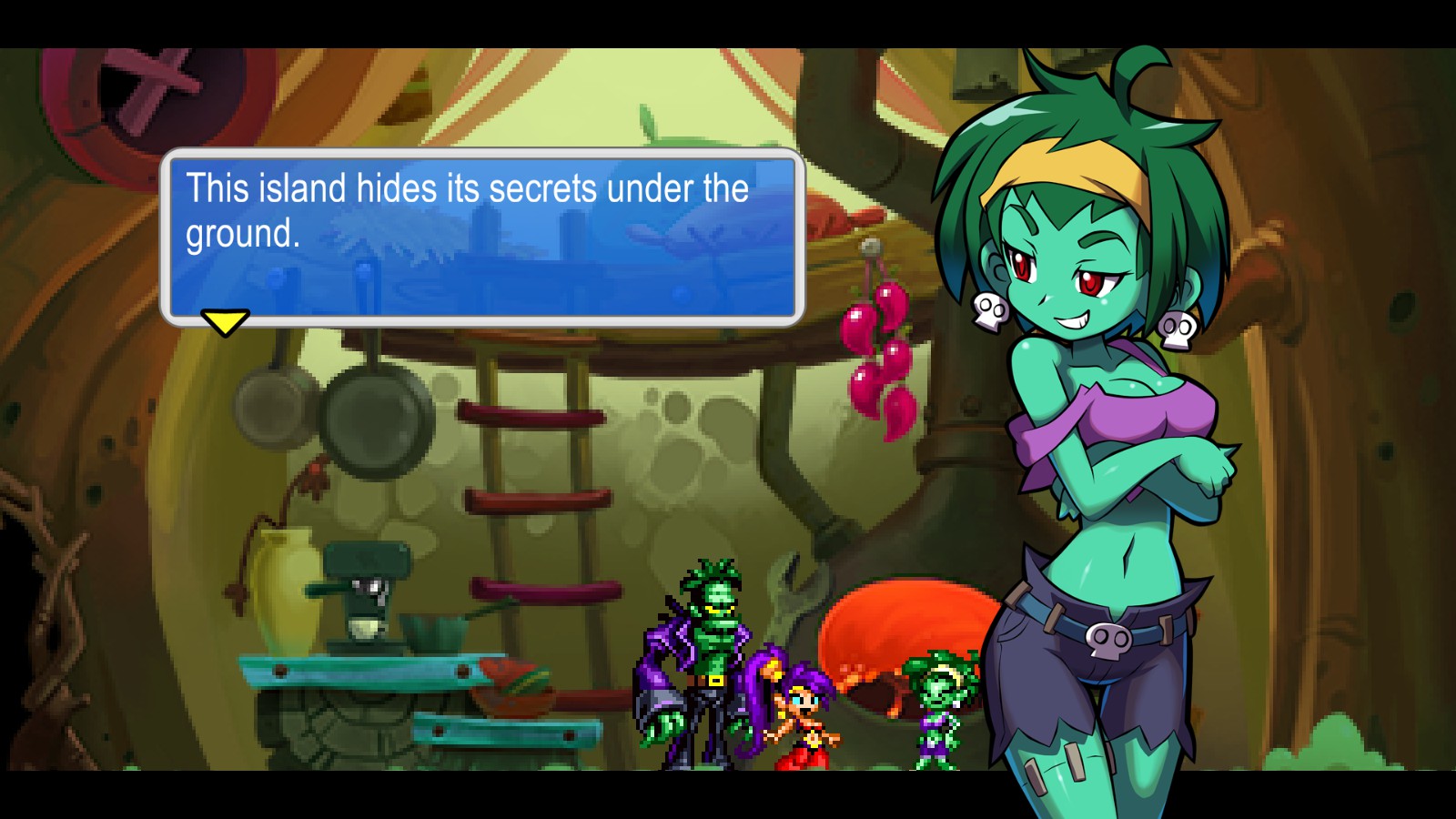Advance dialogue with the yellow arrow
Screen dimensions: 1456x819
coord(224,322)
